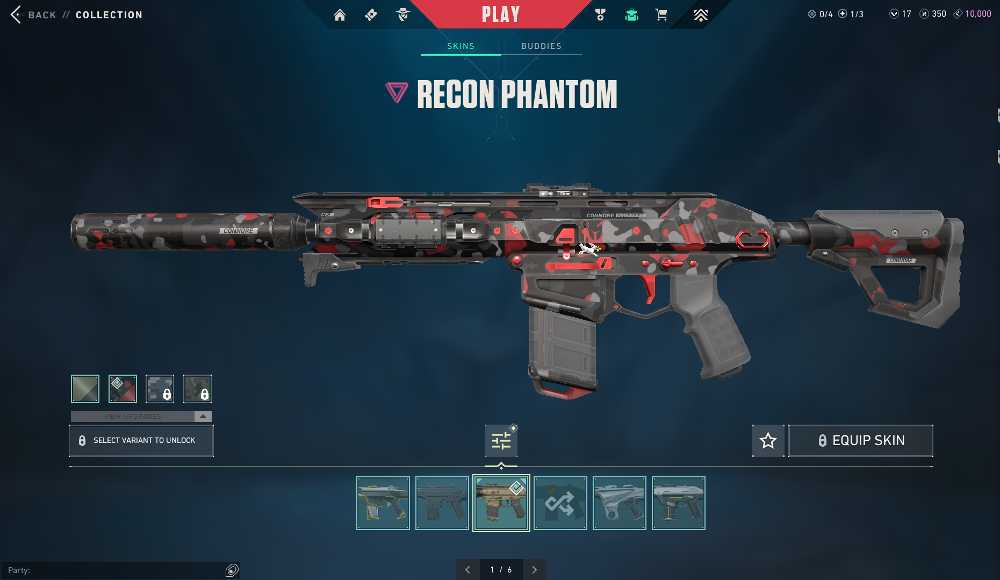Go back from the Collection screen

(34, 15)
